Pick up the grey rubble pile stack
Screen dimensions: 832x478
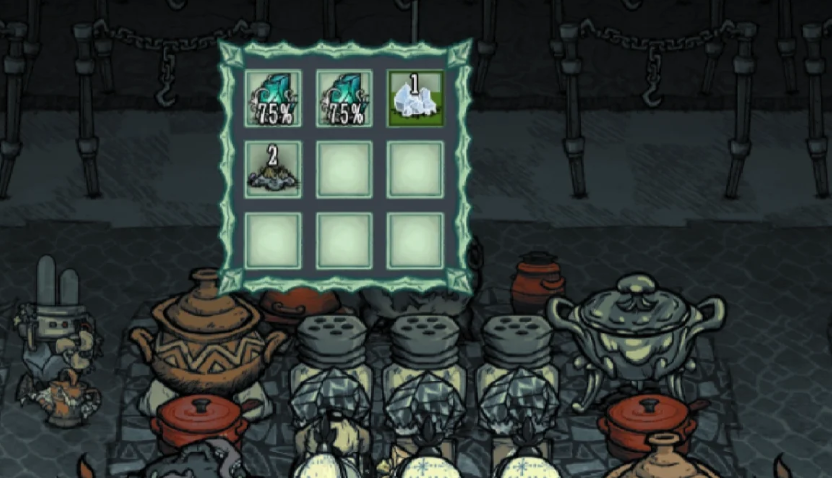[272, 169]
